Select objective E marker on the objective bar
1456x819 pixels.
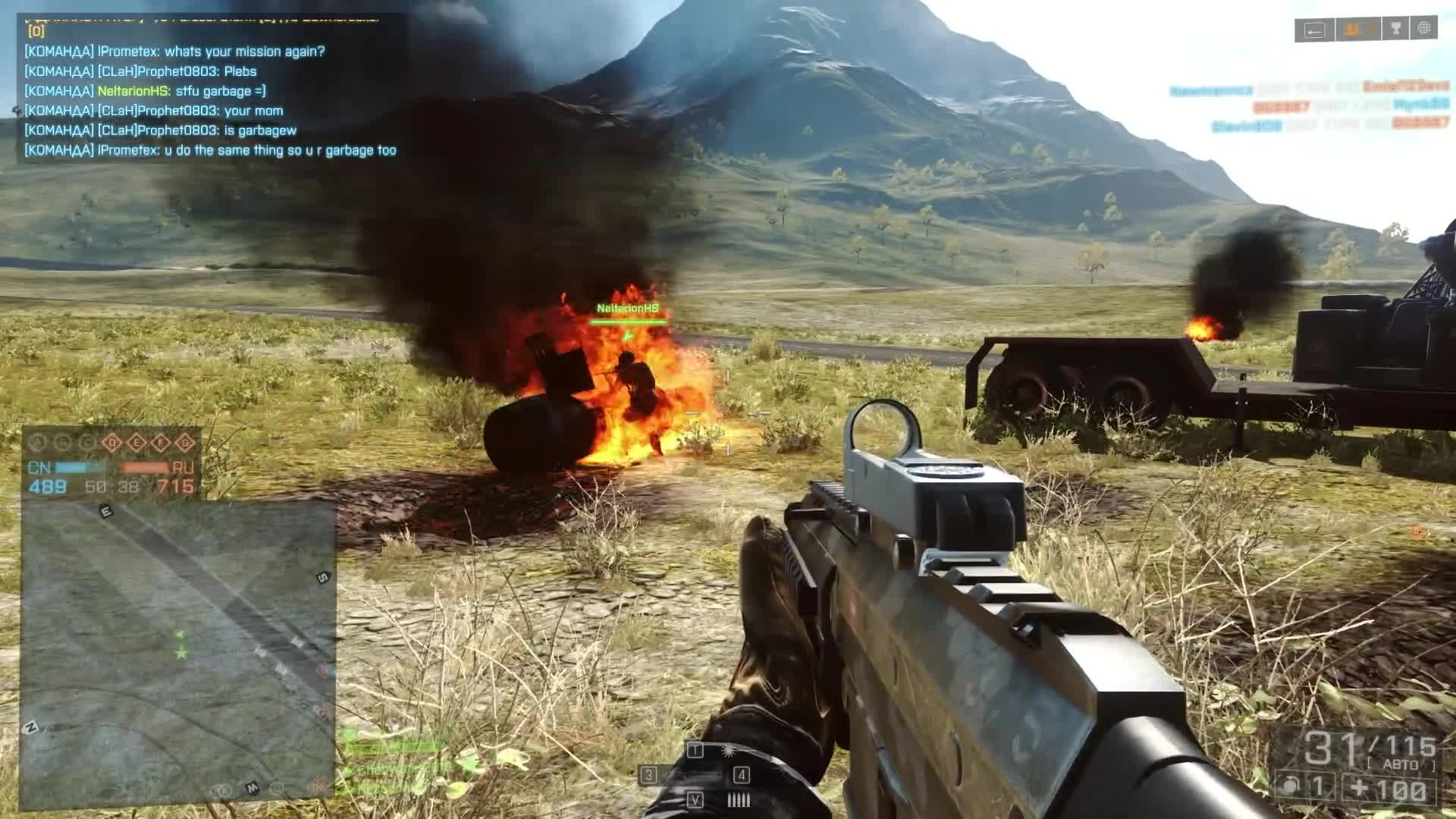point(136,441)
